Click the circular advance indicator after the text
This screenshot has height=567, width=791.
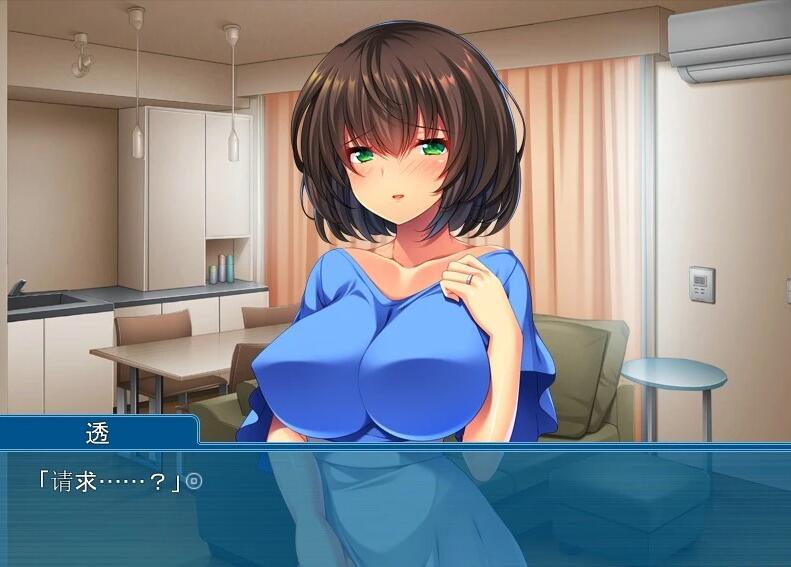click(x=195, y=482)
